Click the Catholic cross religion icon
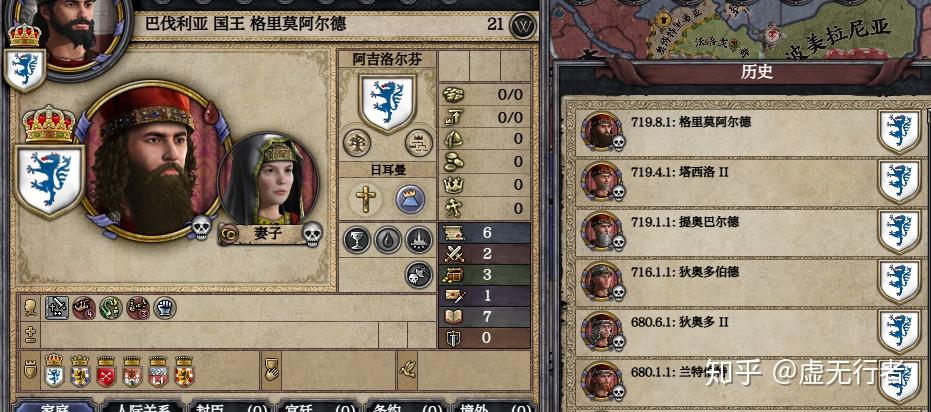This screenshot has height=412, width=931. (x=363, y=199)
